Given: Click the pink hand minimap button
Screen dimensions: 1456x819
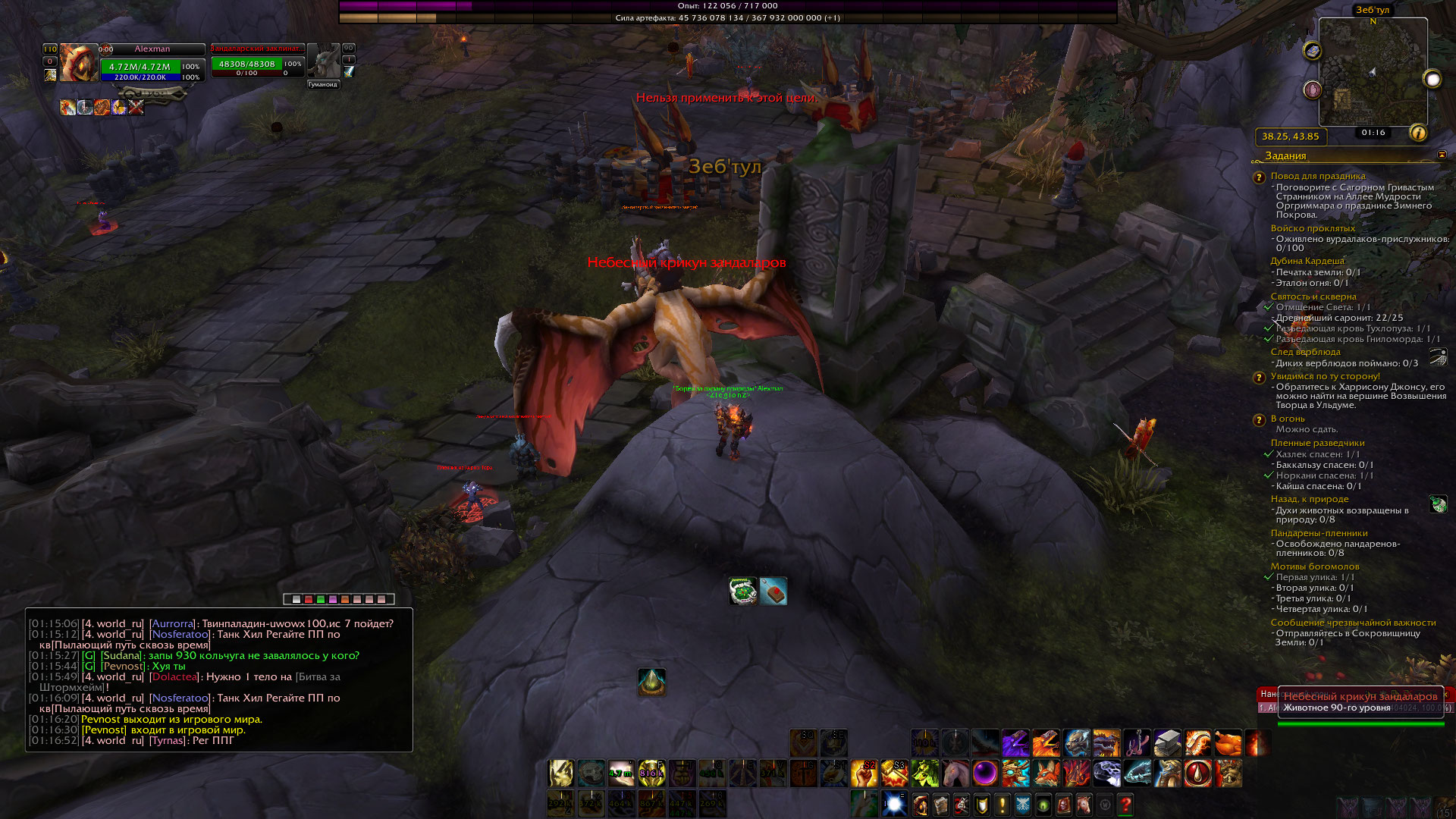Looking at the screenshot, I should (1313, 90).
